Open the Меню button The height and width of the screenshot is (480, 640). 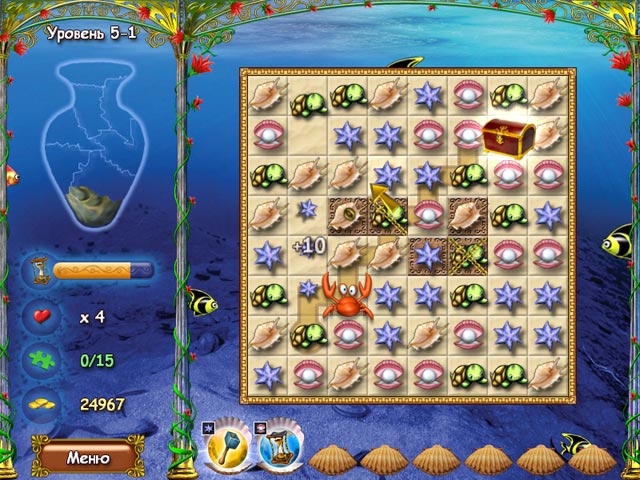pyautogui.click(x=87, y=457)
